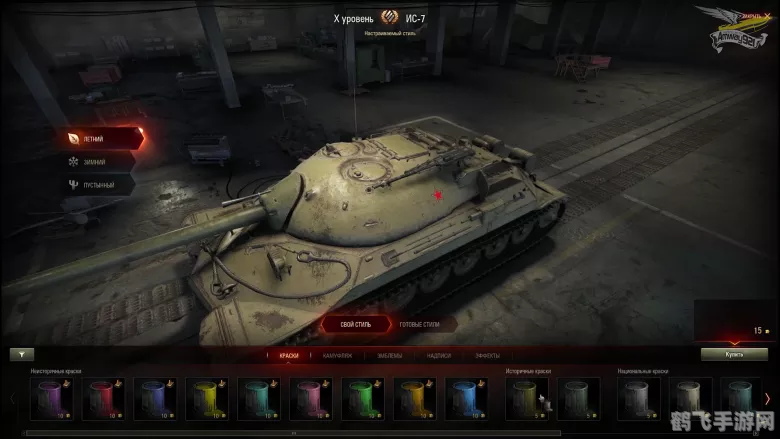Open the Камуфляж camouflage tab

tap(335, 355)
